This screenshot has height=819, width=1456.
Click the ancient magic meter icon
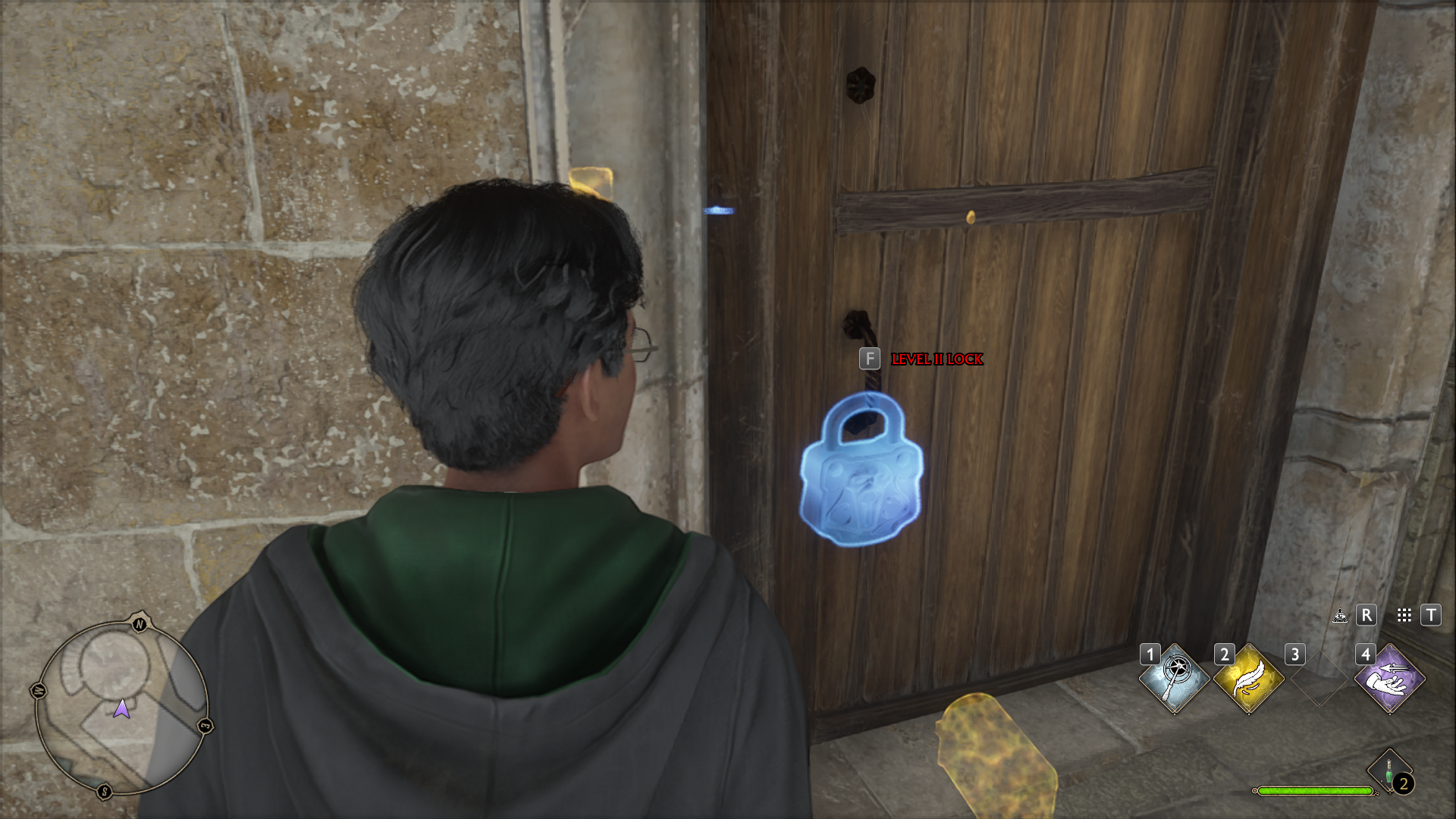pos(1338,617)
